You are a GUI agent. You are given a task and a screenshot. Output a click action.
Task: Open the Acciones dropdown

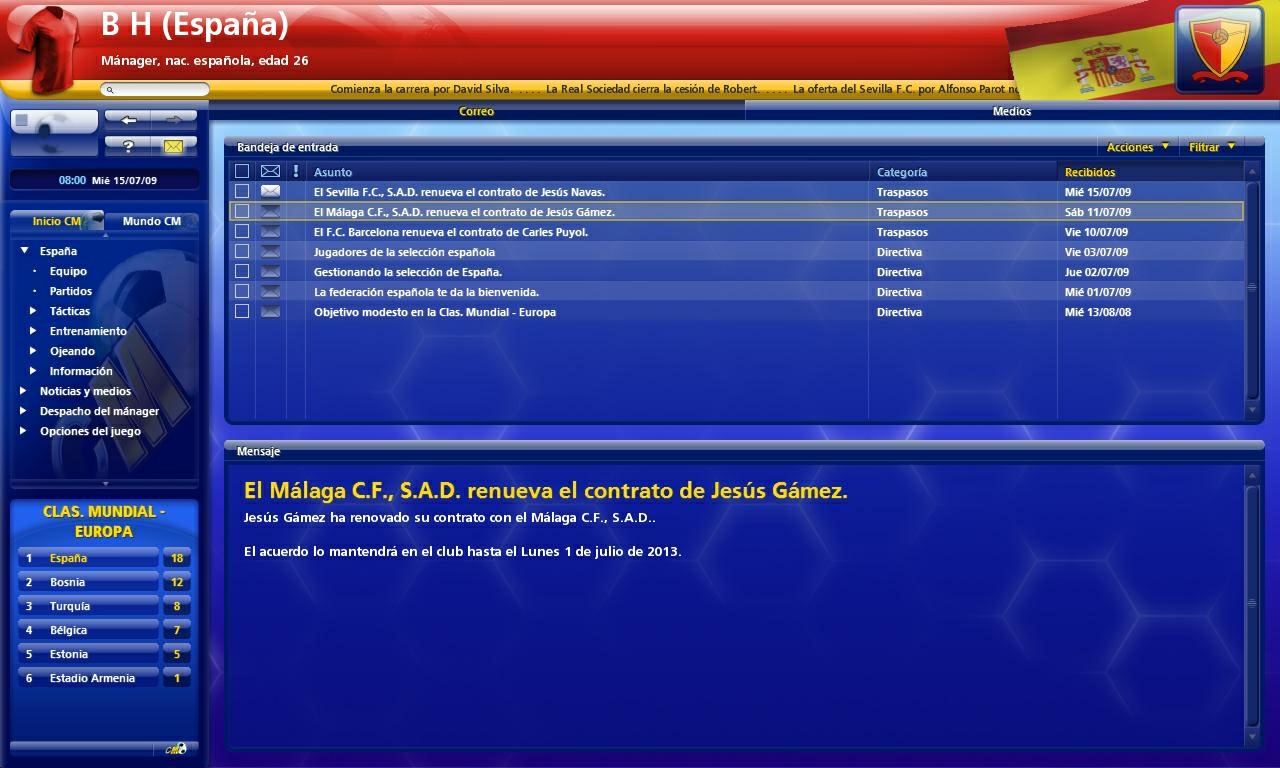click(x=1135, y=146)
